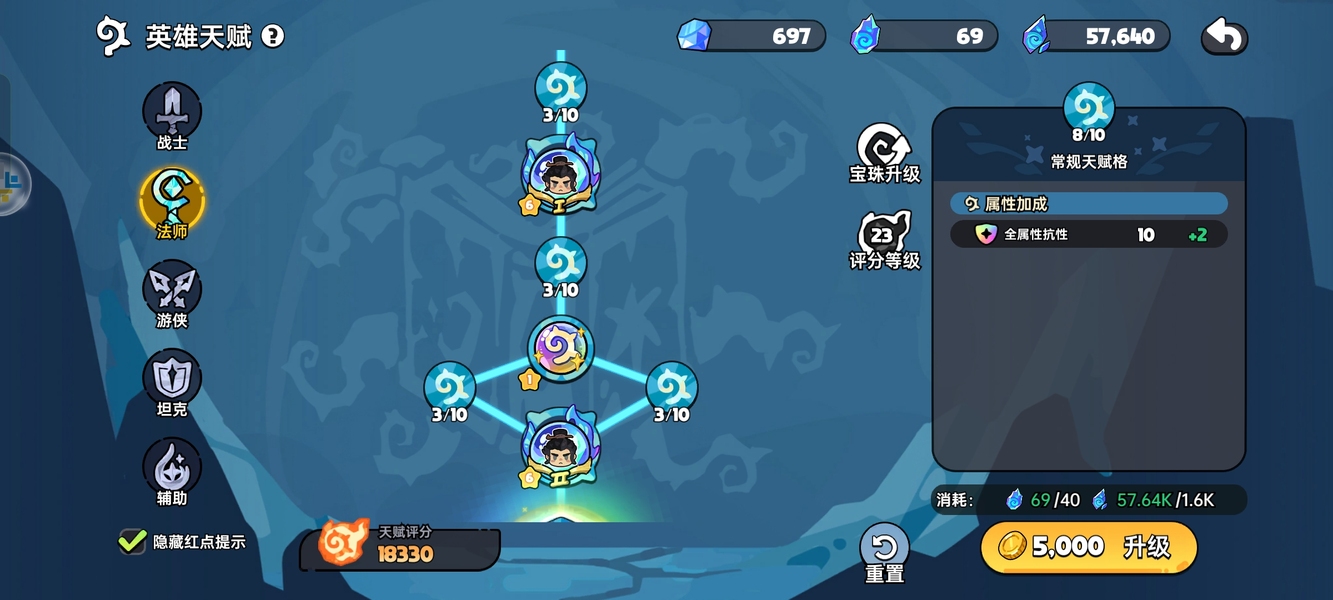This screenshot has height=600, width=1333.
Task: Switch to the 战士 warrior tab
Action: click(x=172, y=112)
